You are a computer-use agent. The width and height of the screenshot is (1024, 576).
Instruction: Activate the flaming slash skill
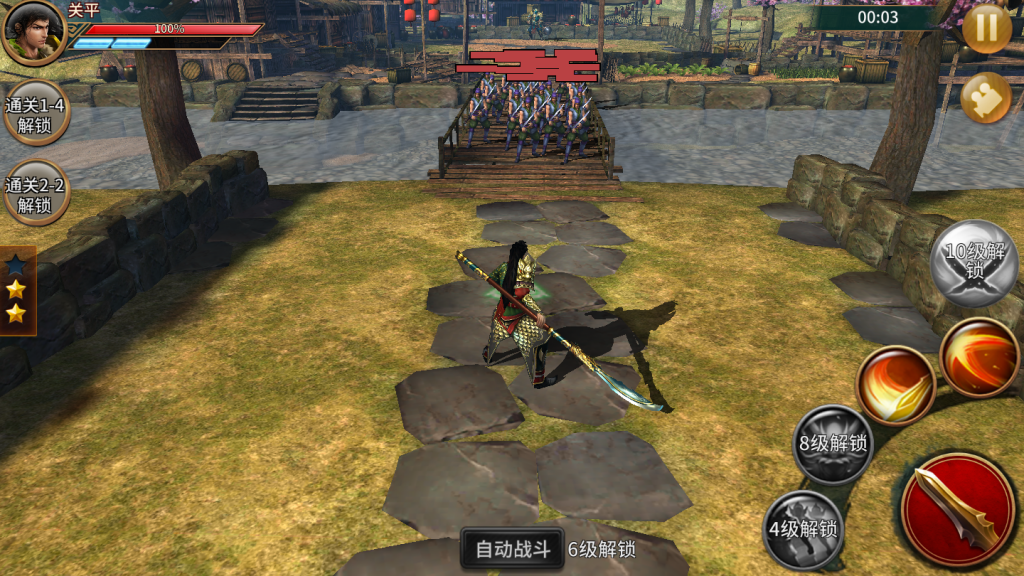point(895,385)
